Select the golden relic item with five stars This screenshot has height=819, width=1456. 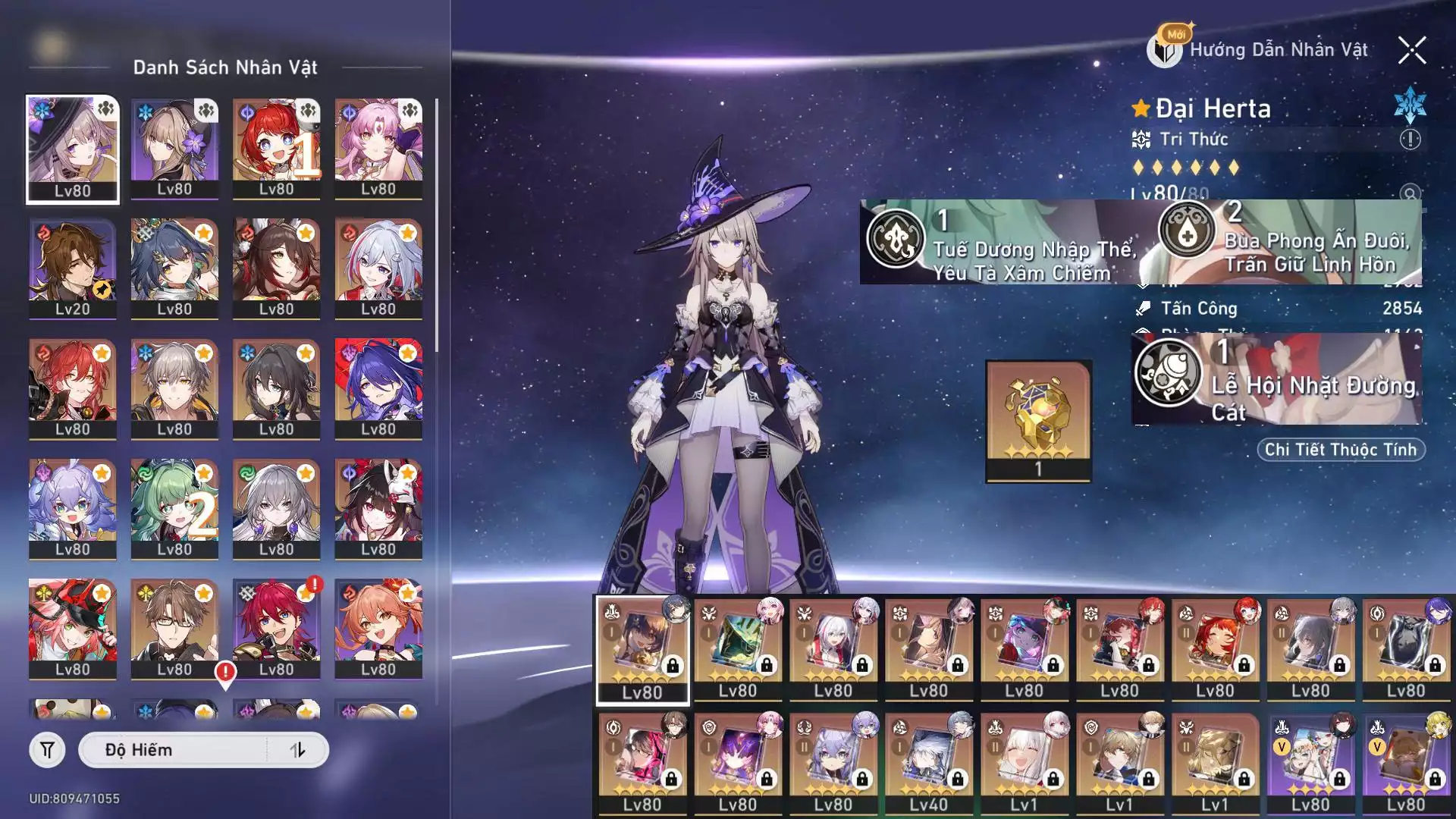click(x=1038, y=421)
